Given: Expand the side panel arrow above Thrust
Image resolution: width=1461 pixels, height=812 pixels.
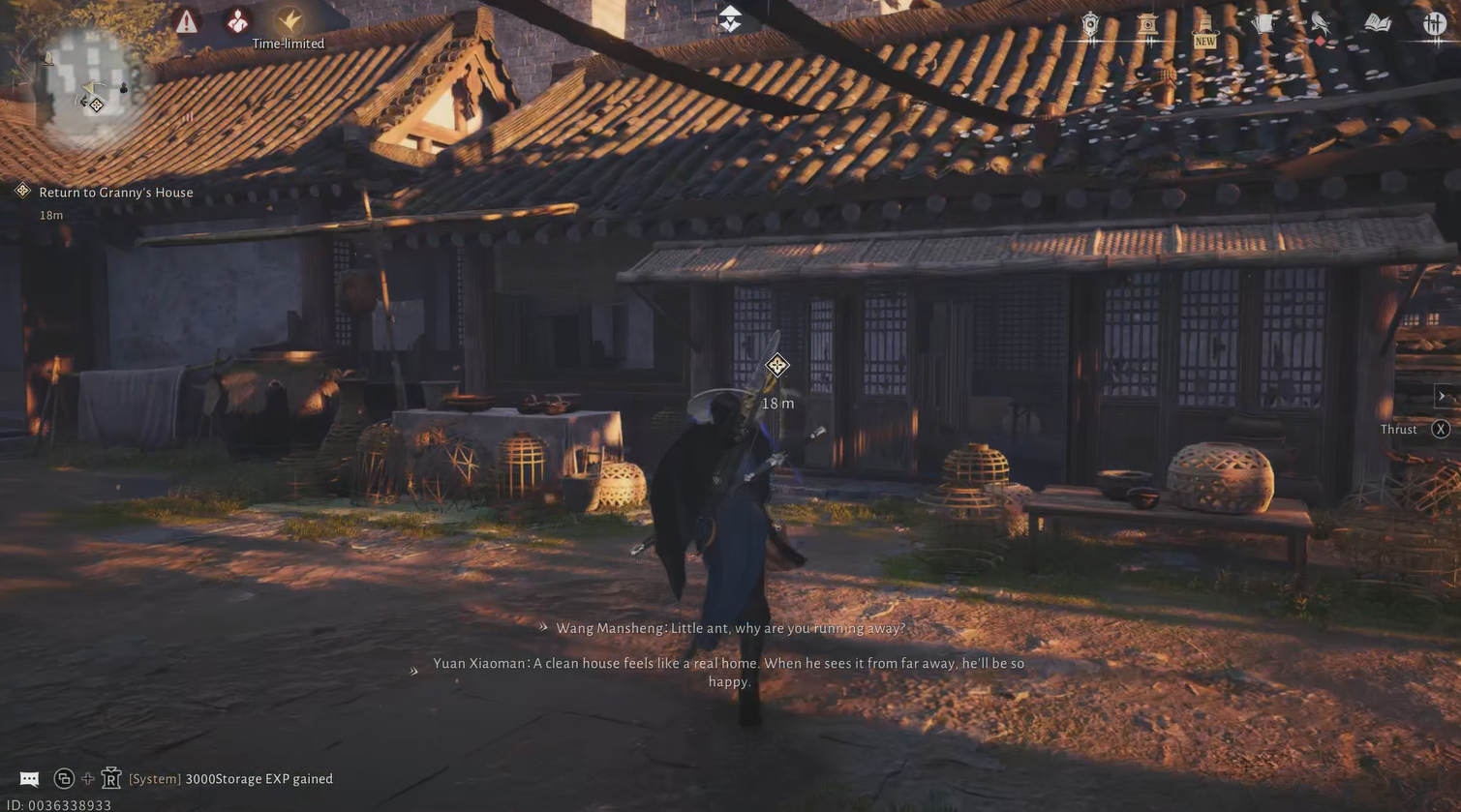Looking at the screenshot, I should click(1442, 396).
